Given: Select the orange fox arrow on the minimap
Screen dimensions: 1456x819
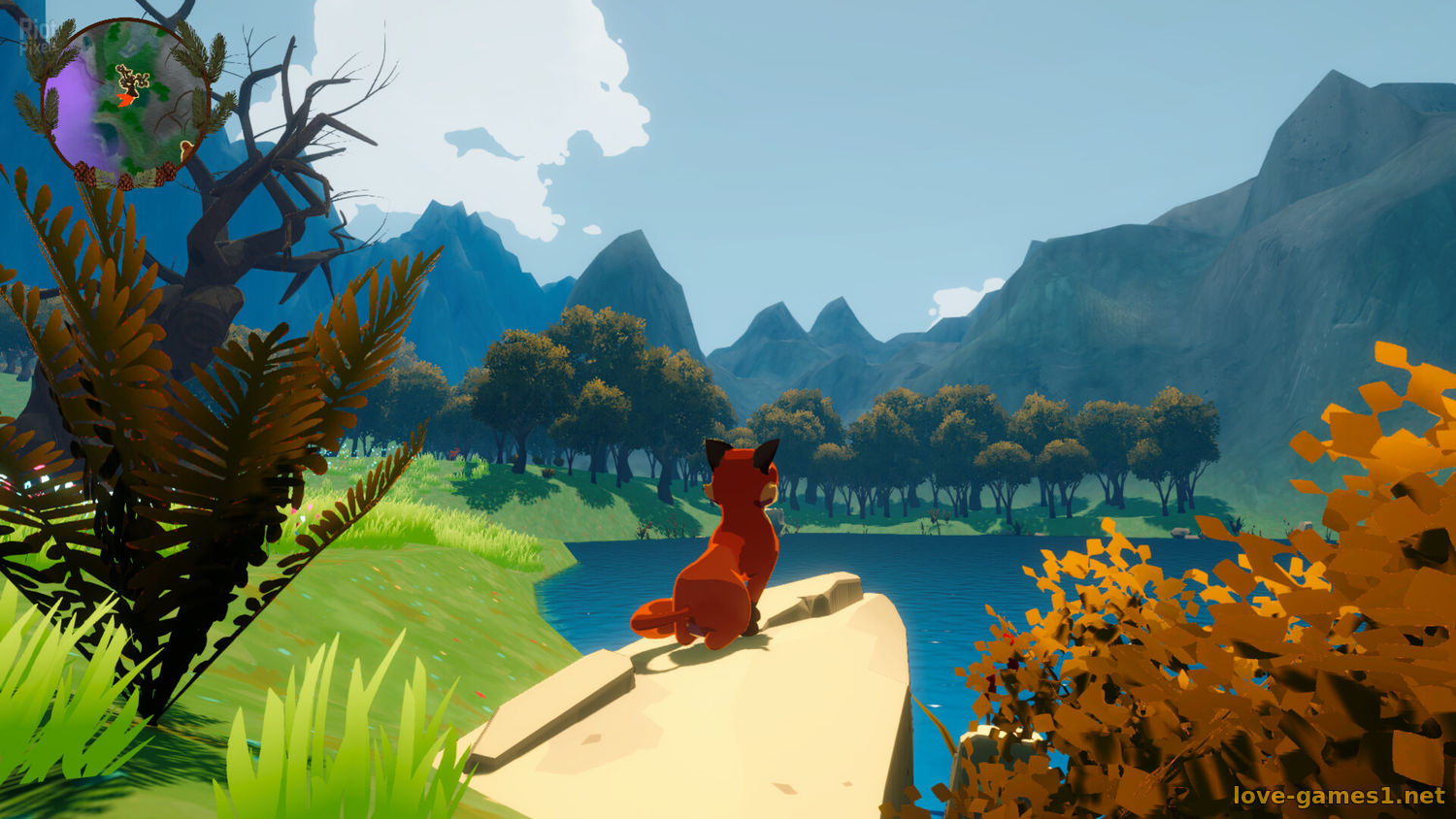Looking at the screenshot, I should click(125, 99).
